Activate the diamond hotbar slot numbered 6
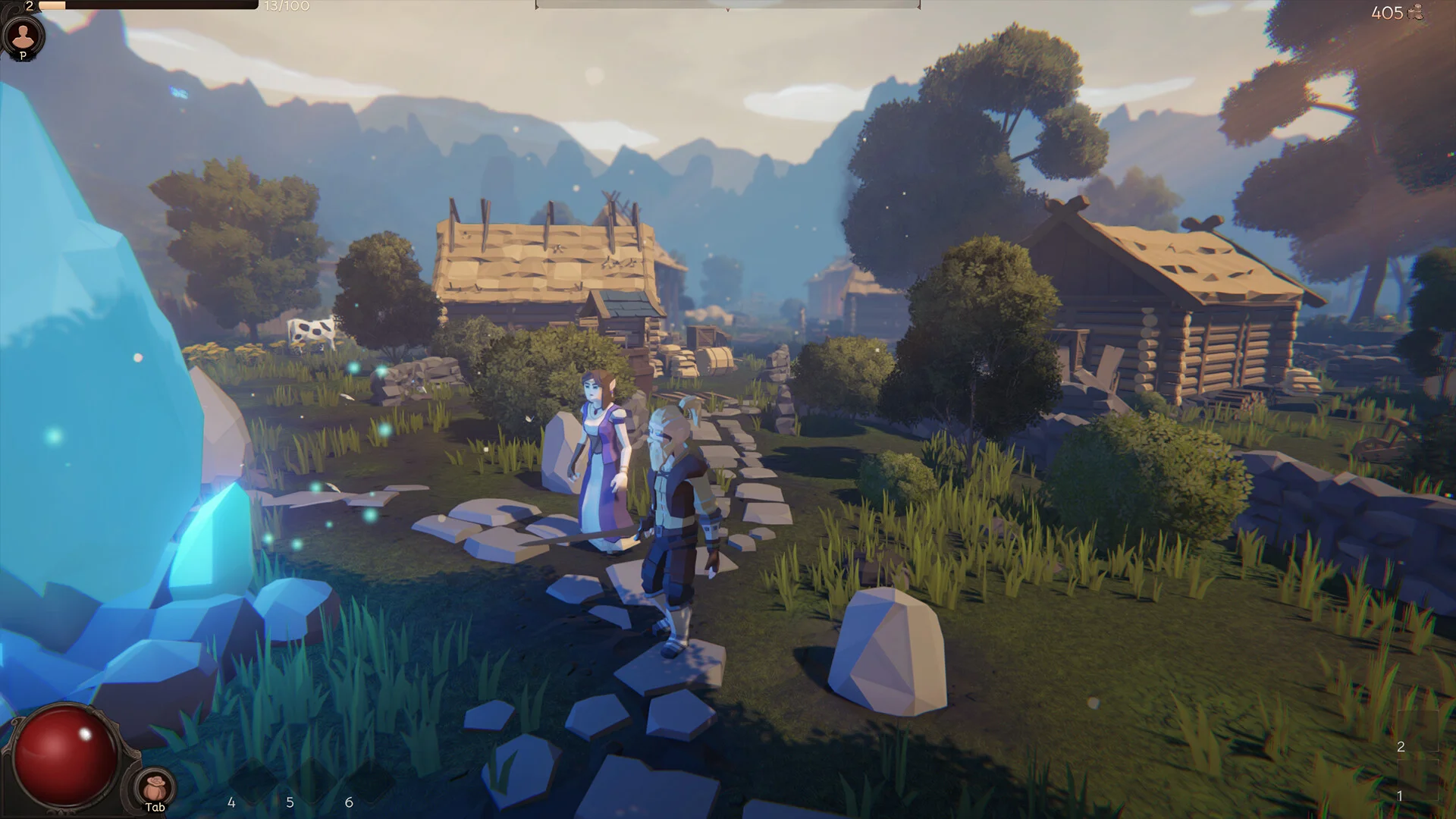Screen dimensions: 1456x819 369,781
